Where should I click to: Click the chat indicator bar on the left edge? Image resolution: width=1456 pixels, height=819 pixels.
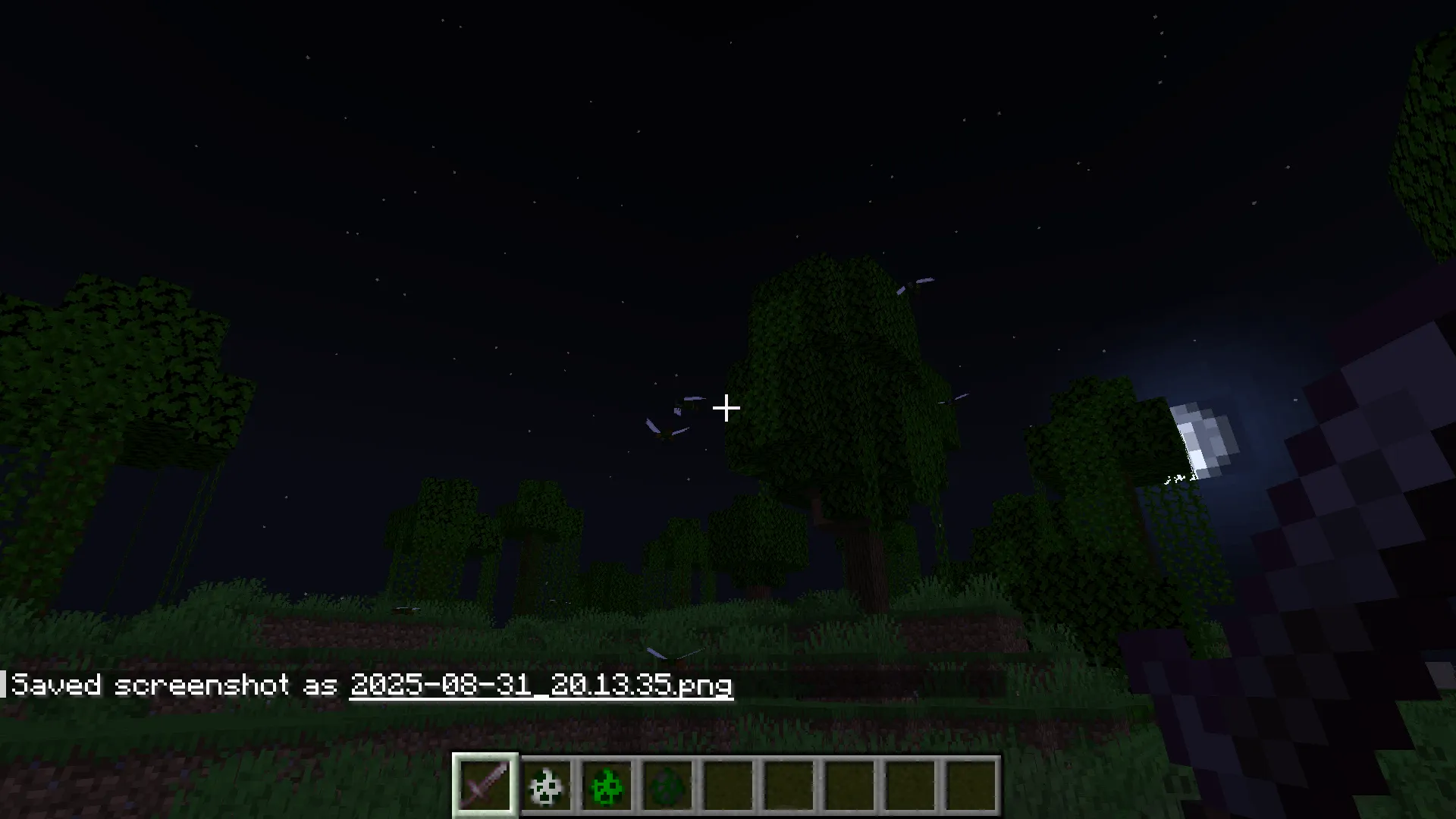pos(4,682)
